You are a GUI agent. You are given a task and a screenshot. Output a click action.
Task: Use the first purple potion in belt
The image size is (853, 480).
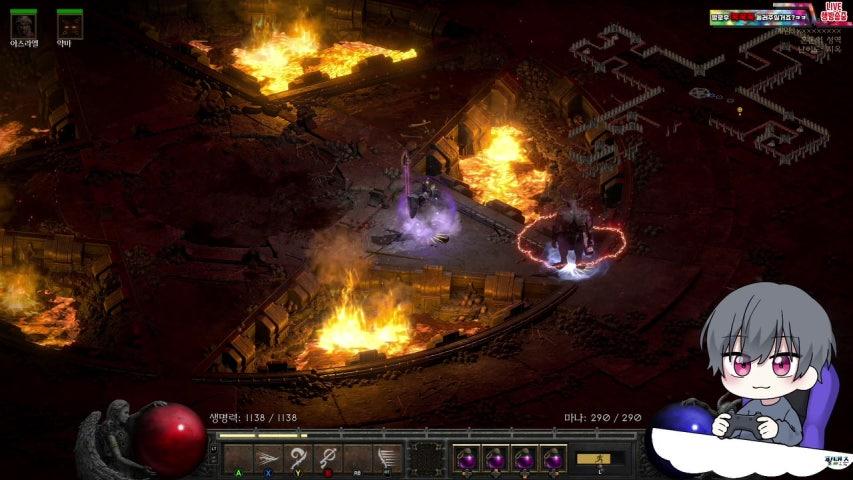click(x=466, y=459)
